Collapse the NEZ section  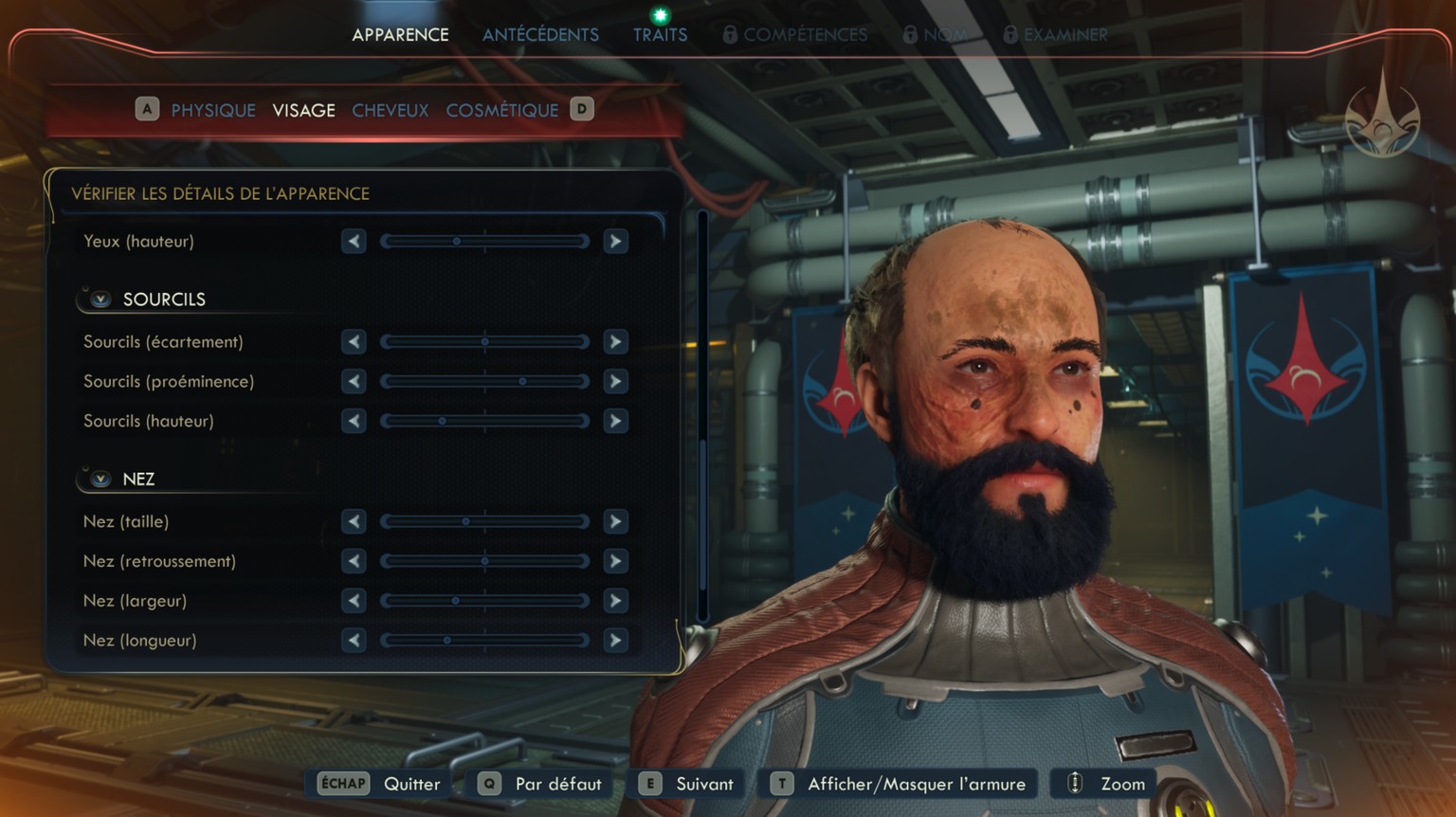point(99,479)
